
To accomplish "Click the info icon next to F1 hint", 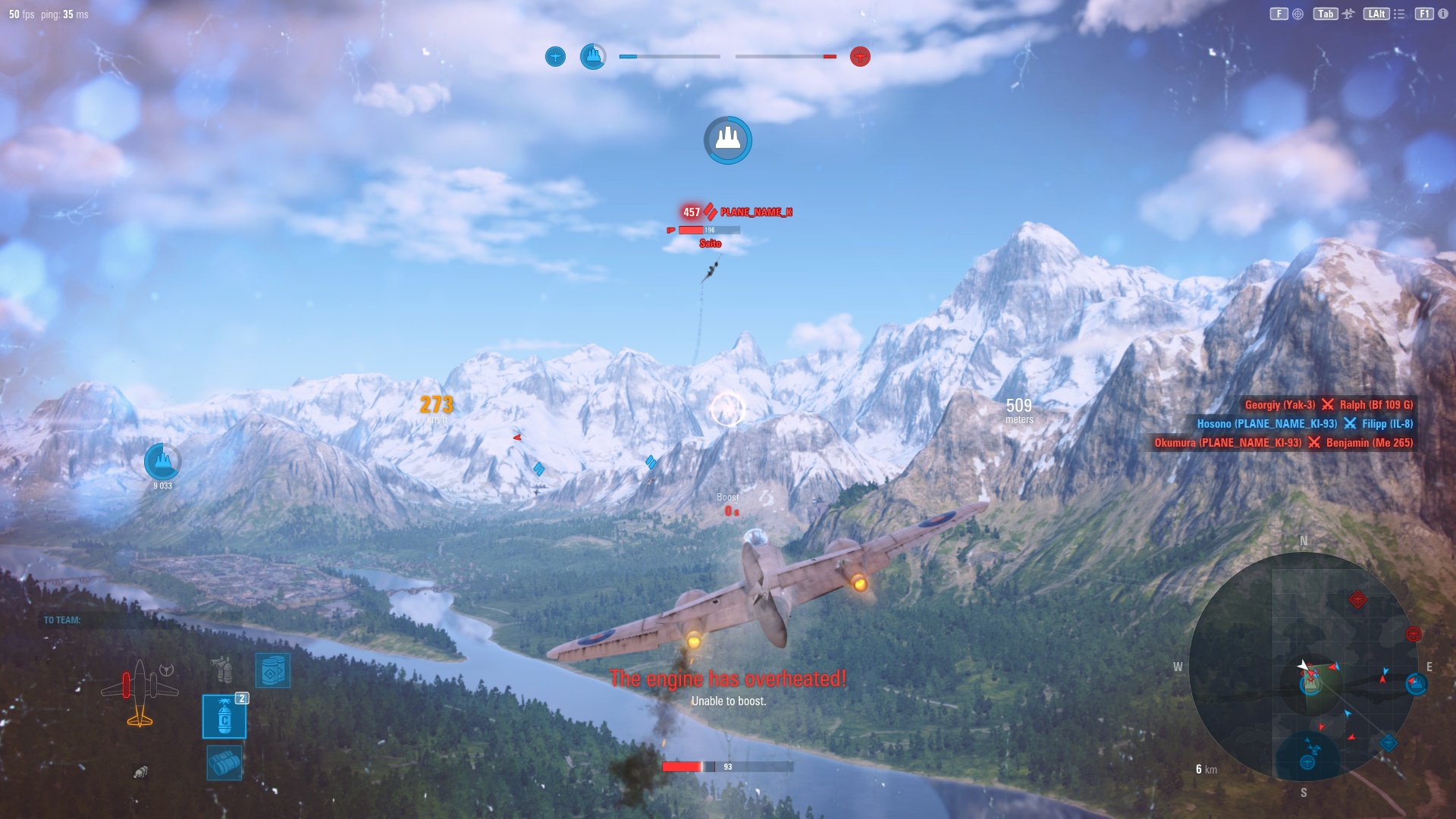I will [1442, 14].
